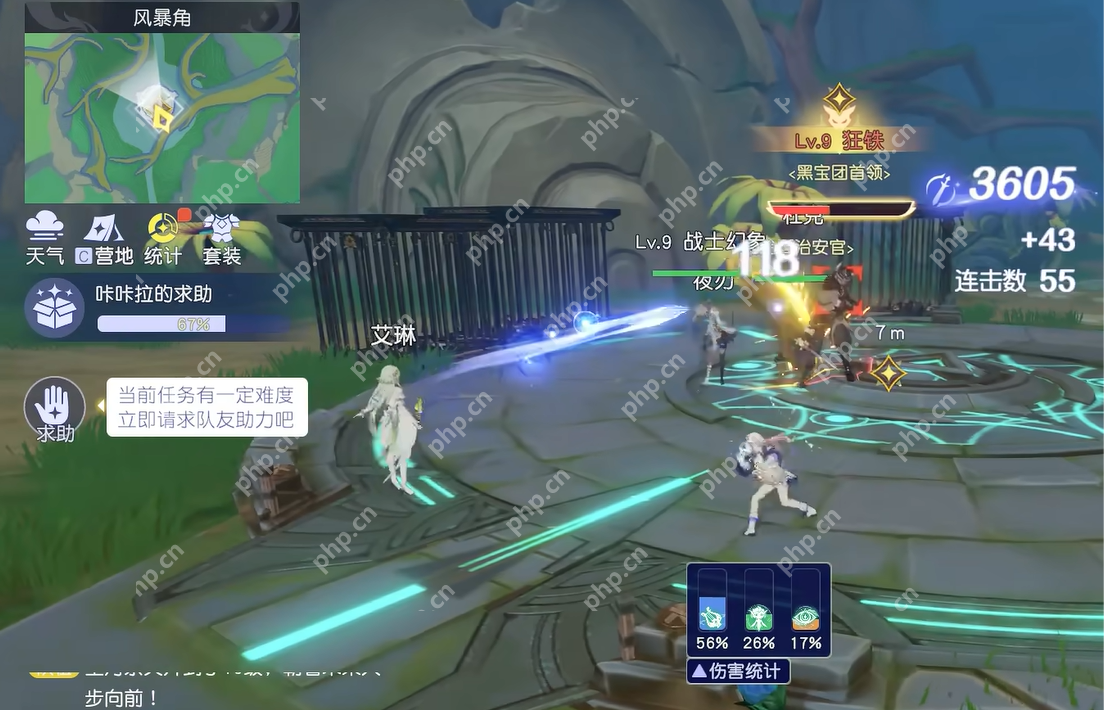Open the 风暴角 minimap
Image resolution: width=1104 pixels, height=710 pixels.
[162, 117]
